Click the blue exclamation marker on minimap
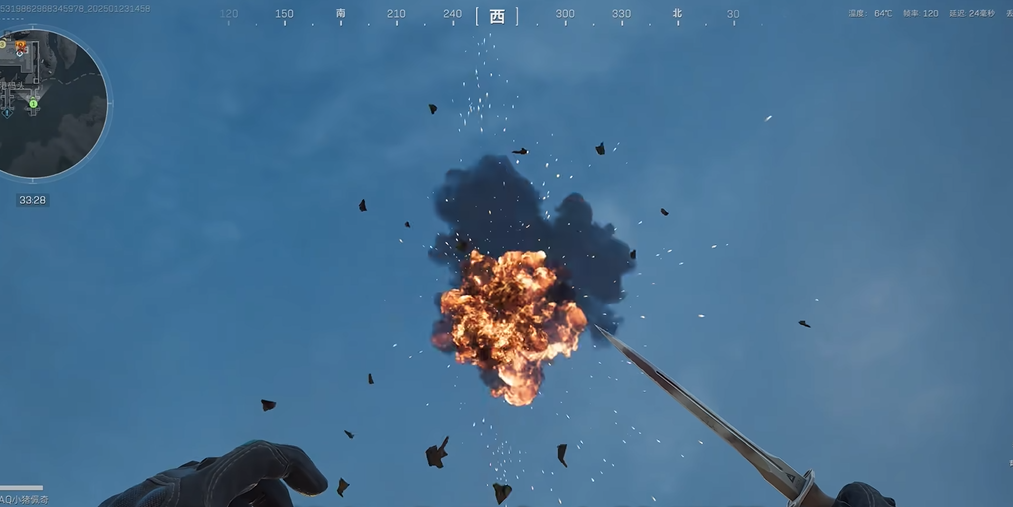Screen dimensions: 1013x507 click(x=7, y=113)
